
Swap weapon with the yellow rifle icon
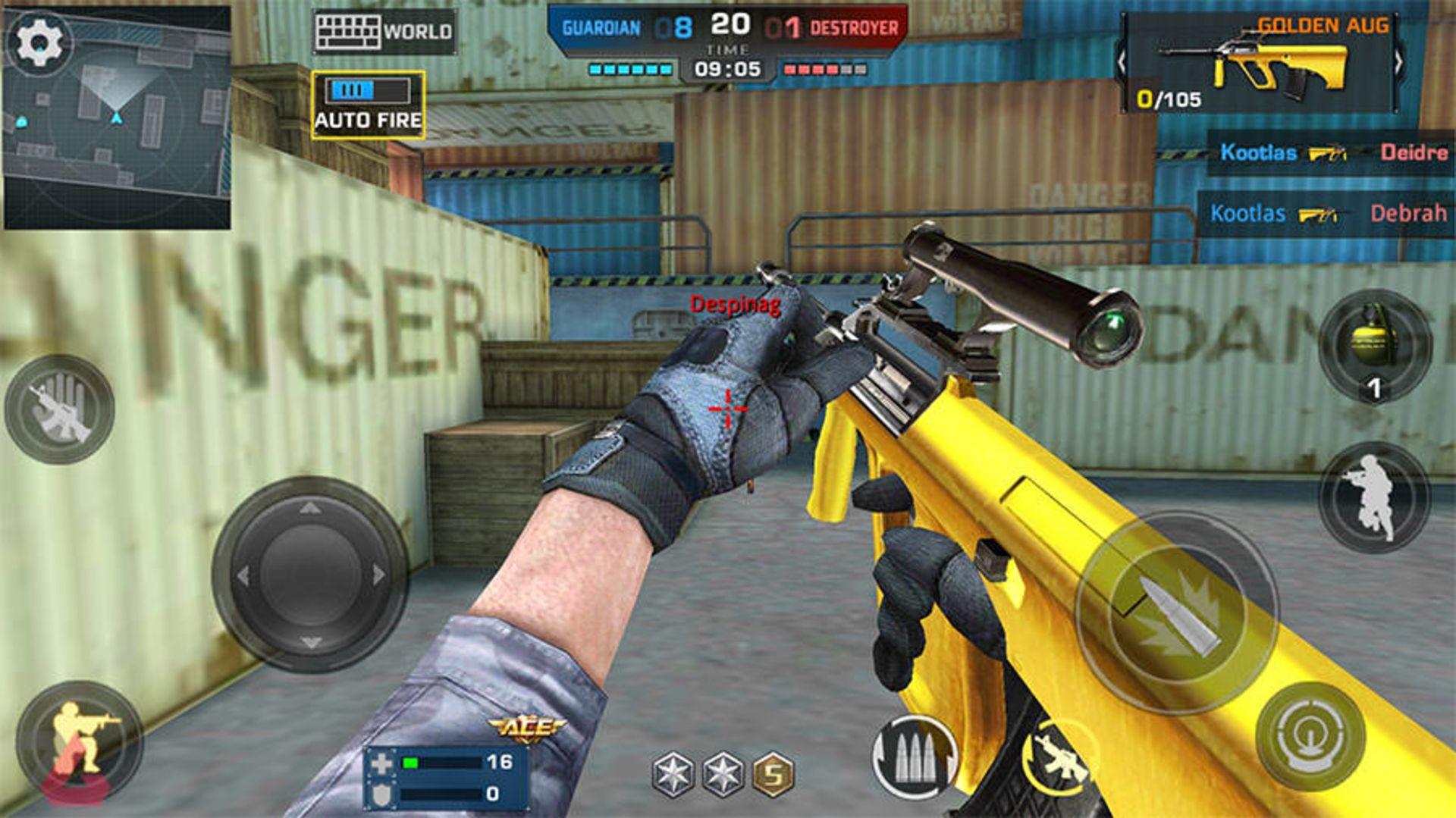[x=1059, y=758]
